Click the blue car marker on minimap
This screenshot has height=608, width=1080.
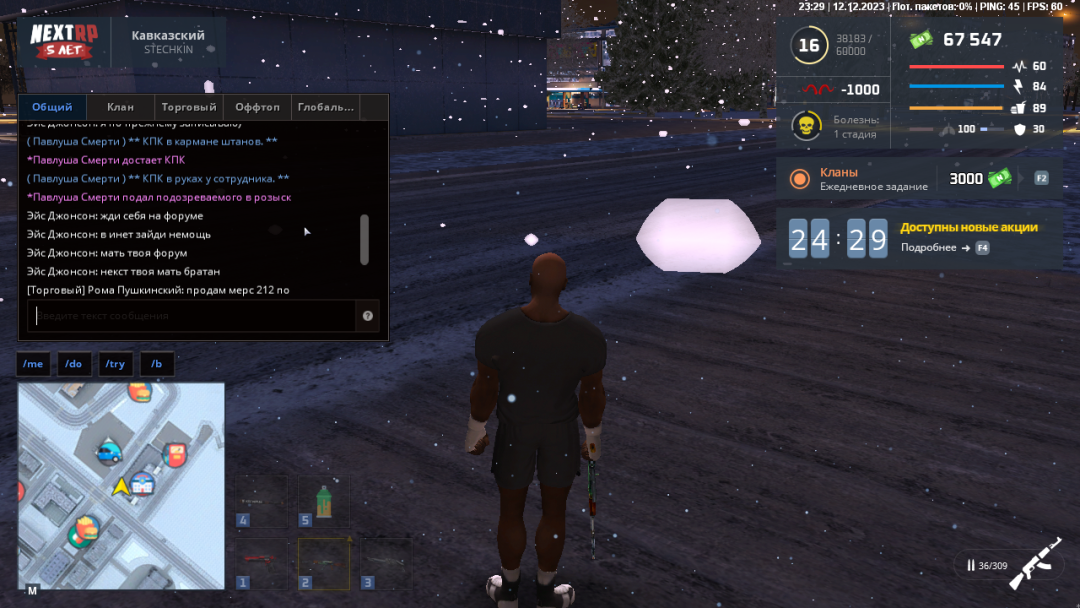coord(107,453)
